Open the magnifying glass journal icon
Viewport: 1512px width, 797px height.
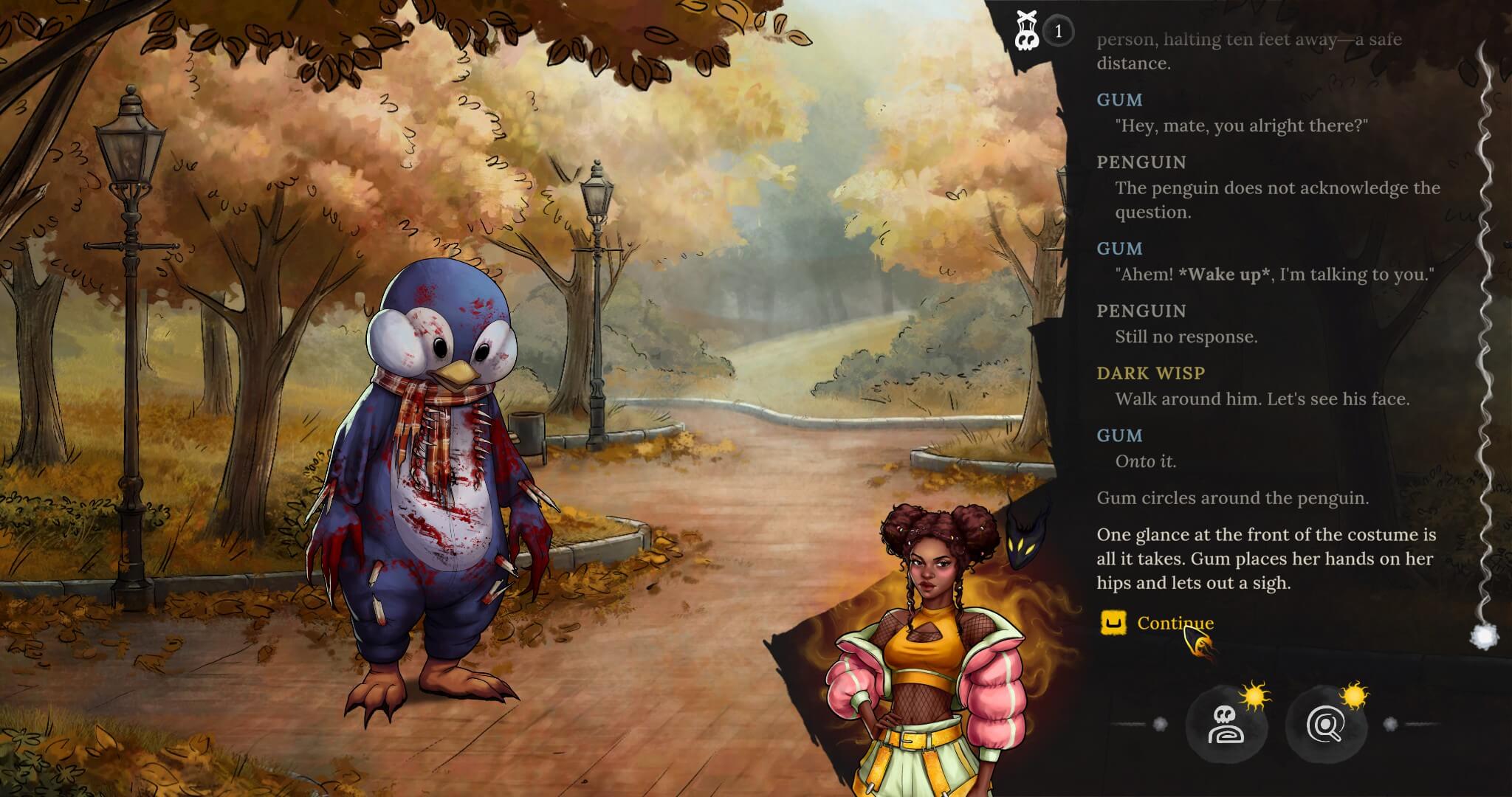[x=1325, y=725]
